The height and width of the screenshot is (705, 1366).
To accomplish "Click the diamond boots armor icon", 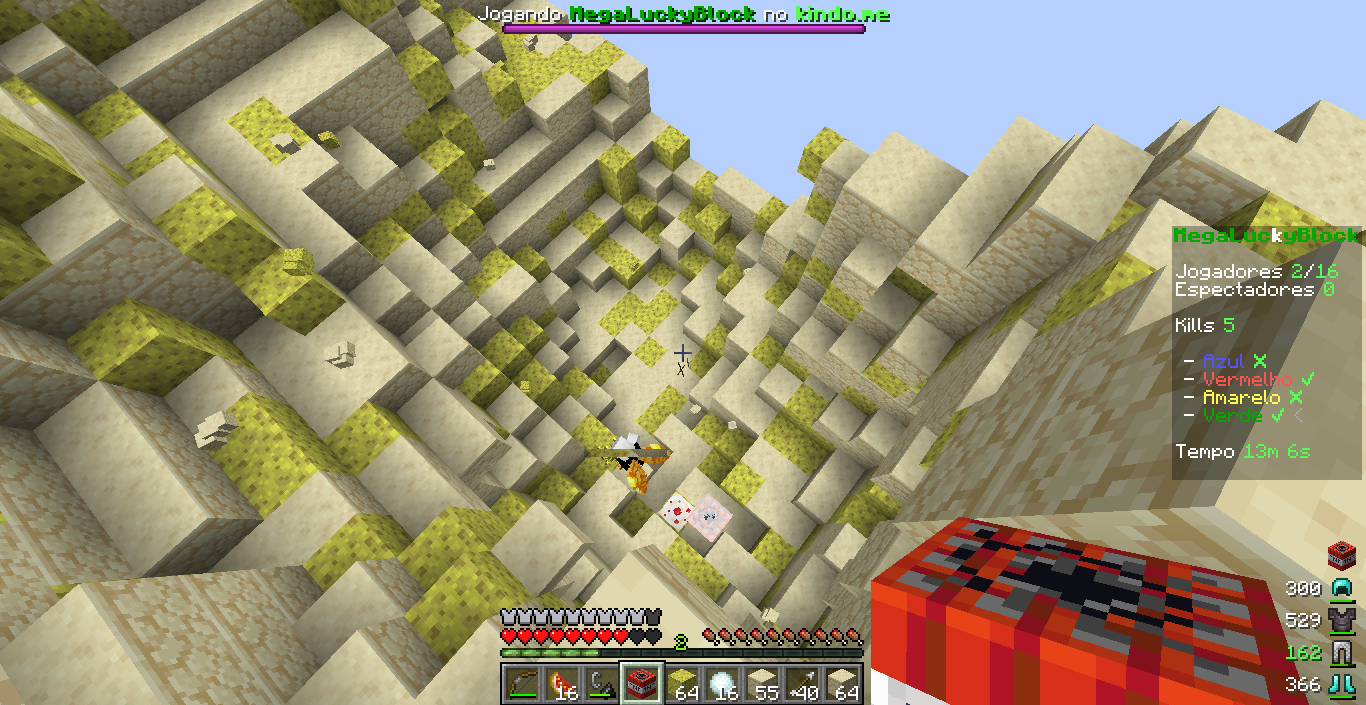I will click(x=1340, y=684).
